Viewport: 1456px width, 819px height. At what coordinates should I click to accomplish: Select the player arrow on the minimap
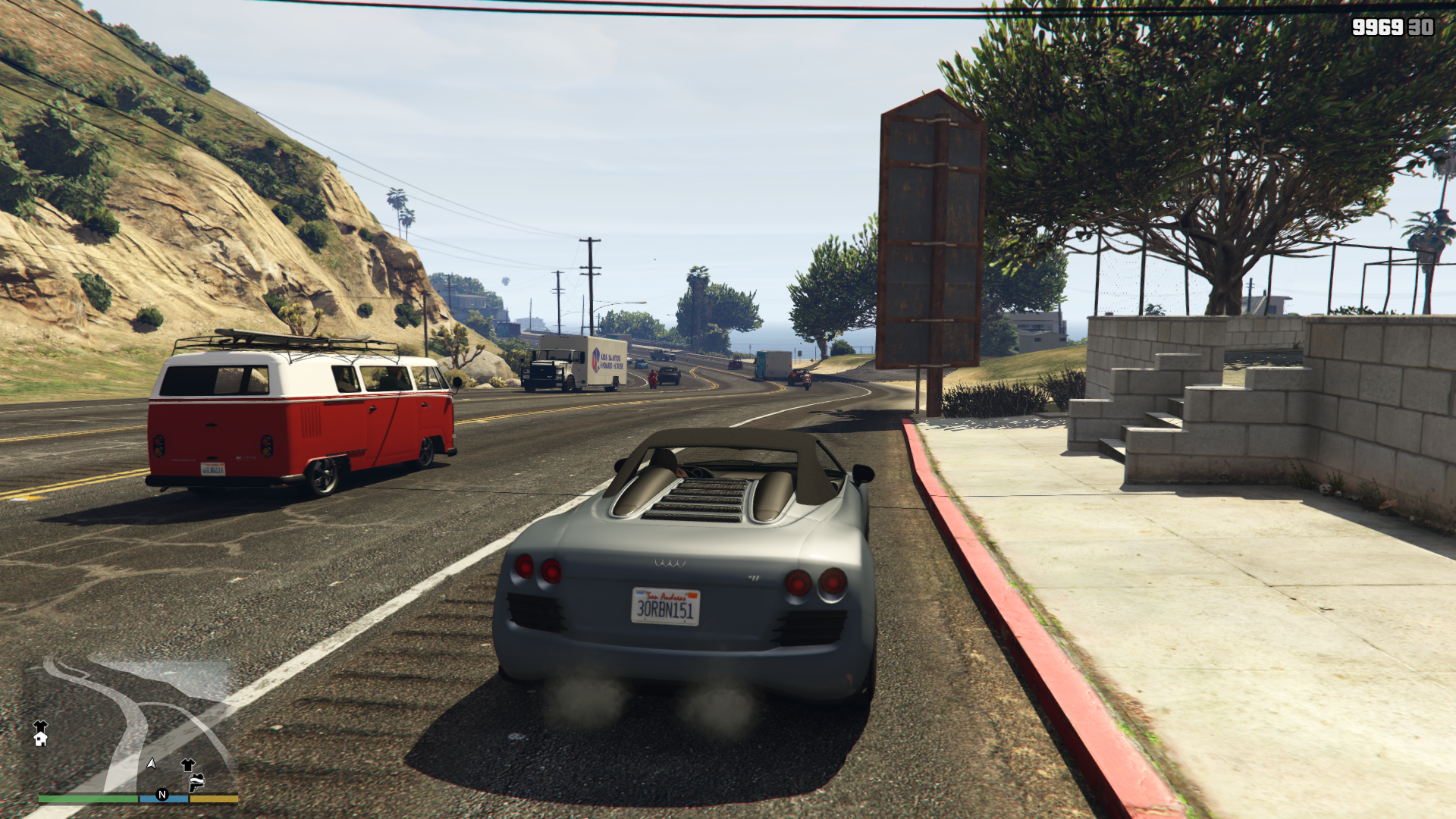tap(152, 764)
